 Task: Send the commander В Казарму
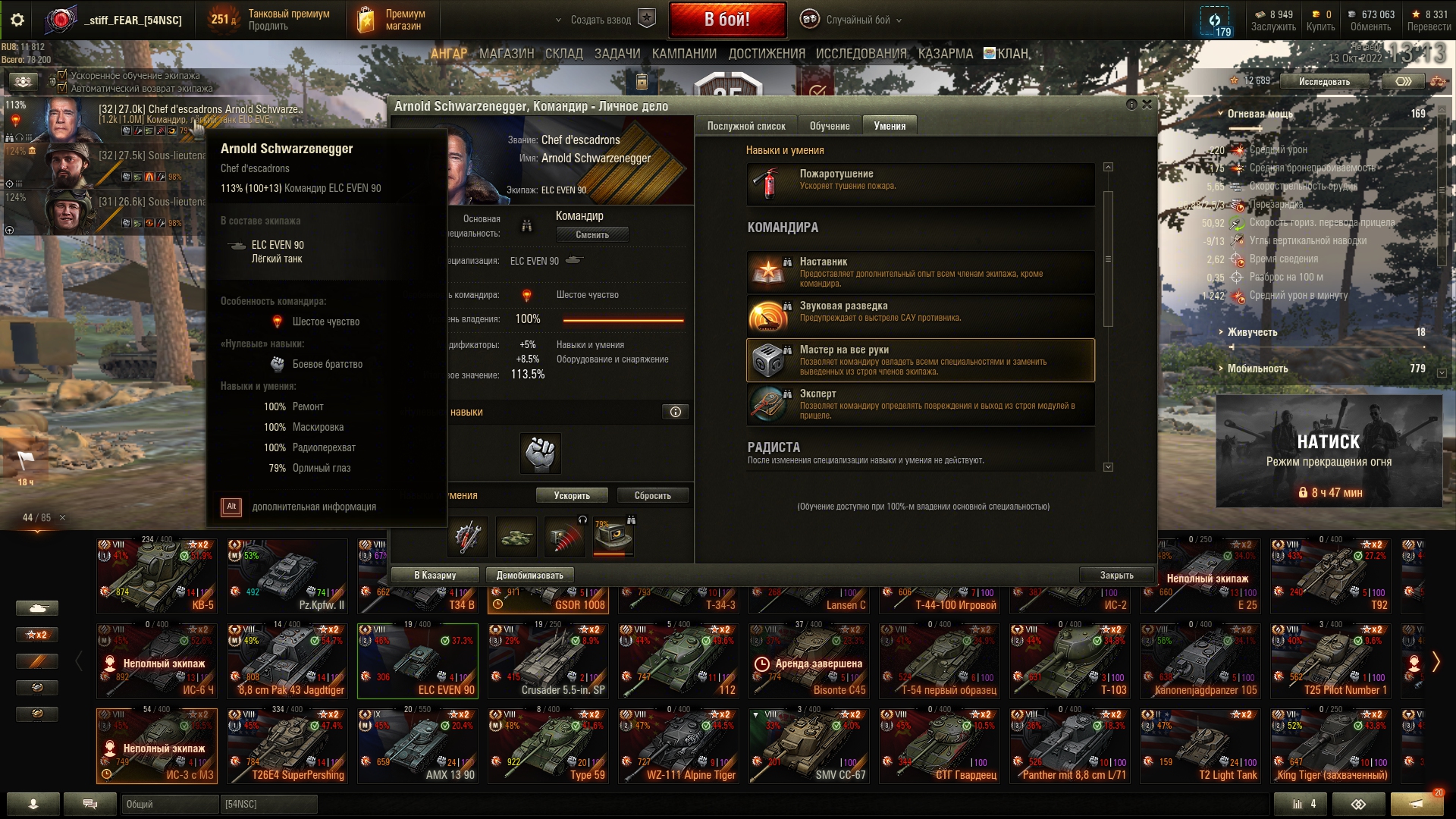435,576
